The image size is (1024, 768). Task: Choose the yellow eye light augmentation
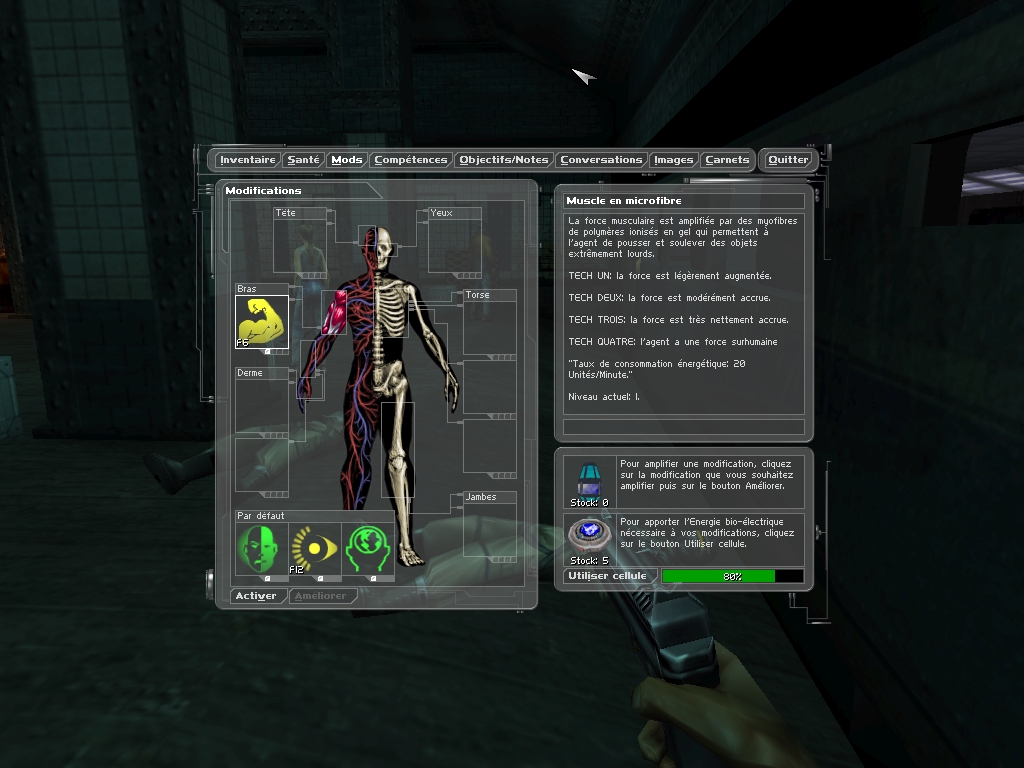click(x=315, y=549)
